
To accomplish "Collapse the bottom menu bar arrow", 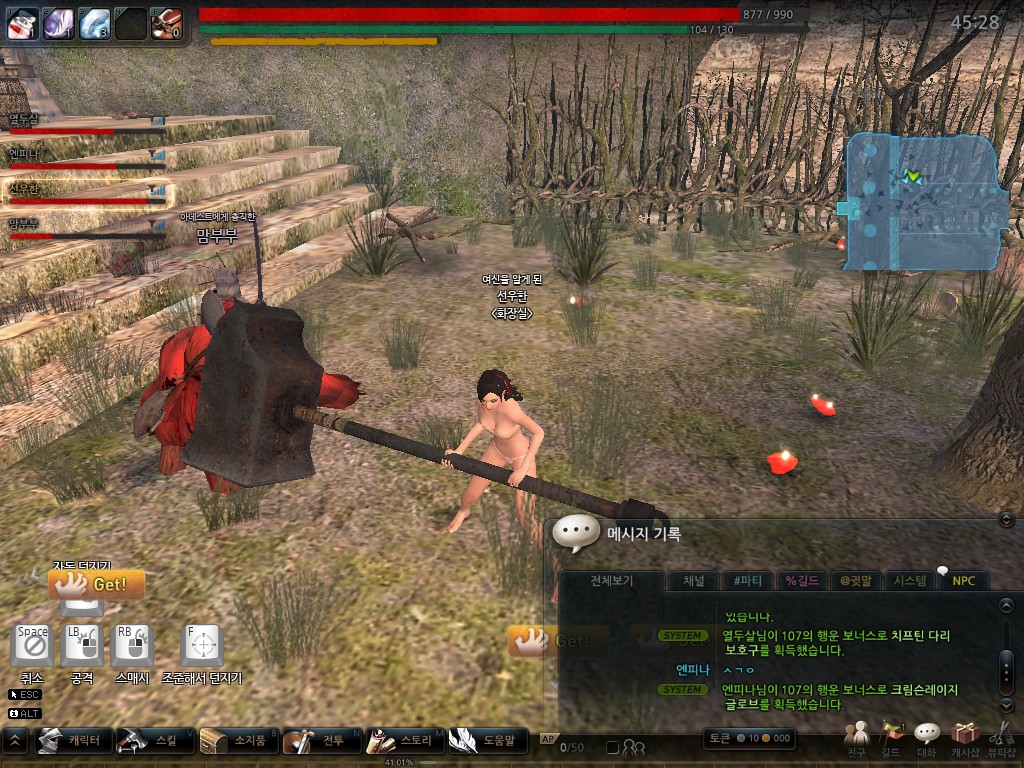I will (16, 741).
